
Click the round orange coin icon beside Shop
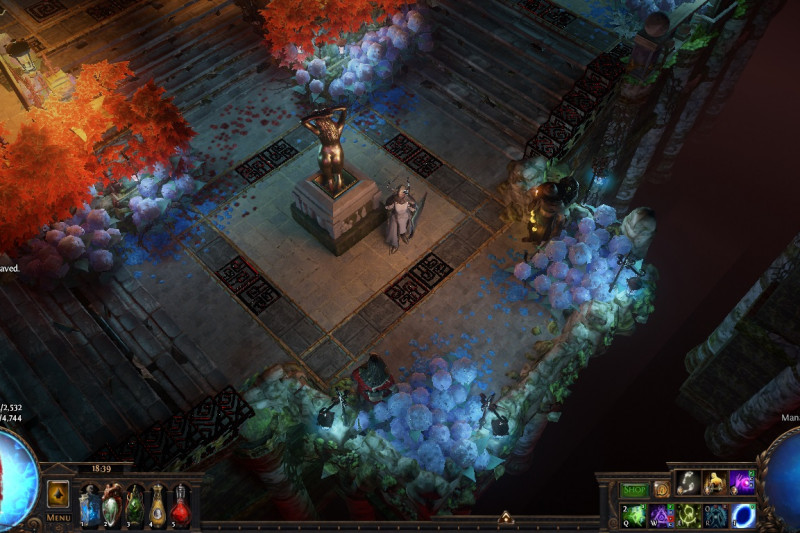[x=661, y=489]
